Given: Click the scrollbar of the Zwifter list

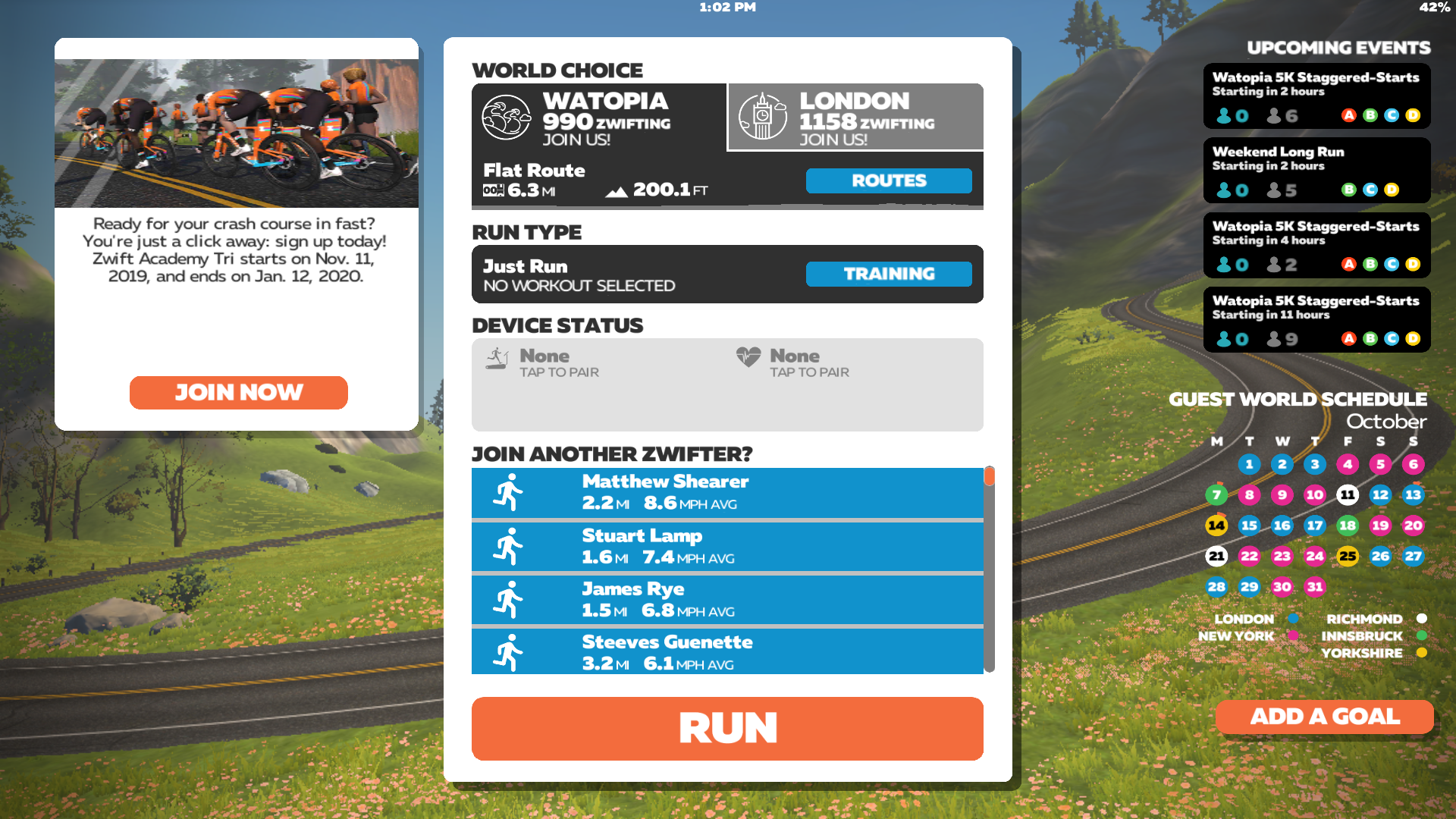Looking at the screenshot, I should (x=990, y=477).
